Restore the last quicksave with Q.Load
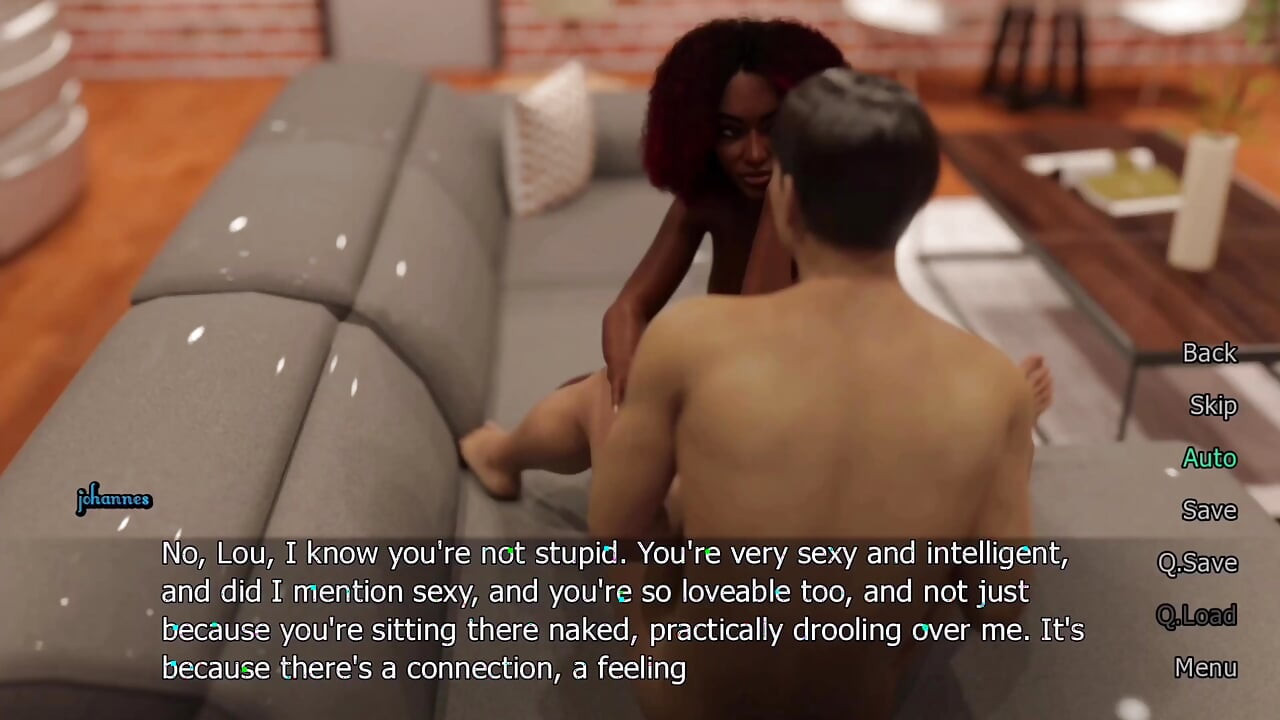1280x720 pixels. point(1197,615)
